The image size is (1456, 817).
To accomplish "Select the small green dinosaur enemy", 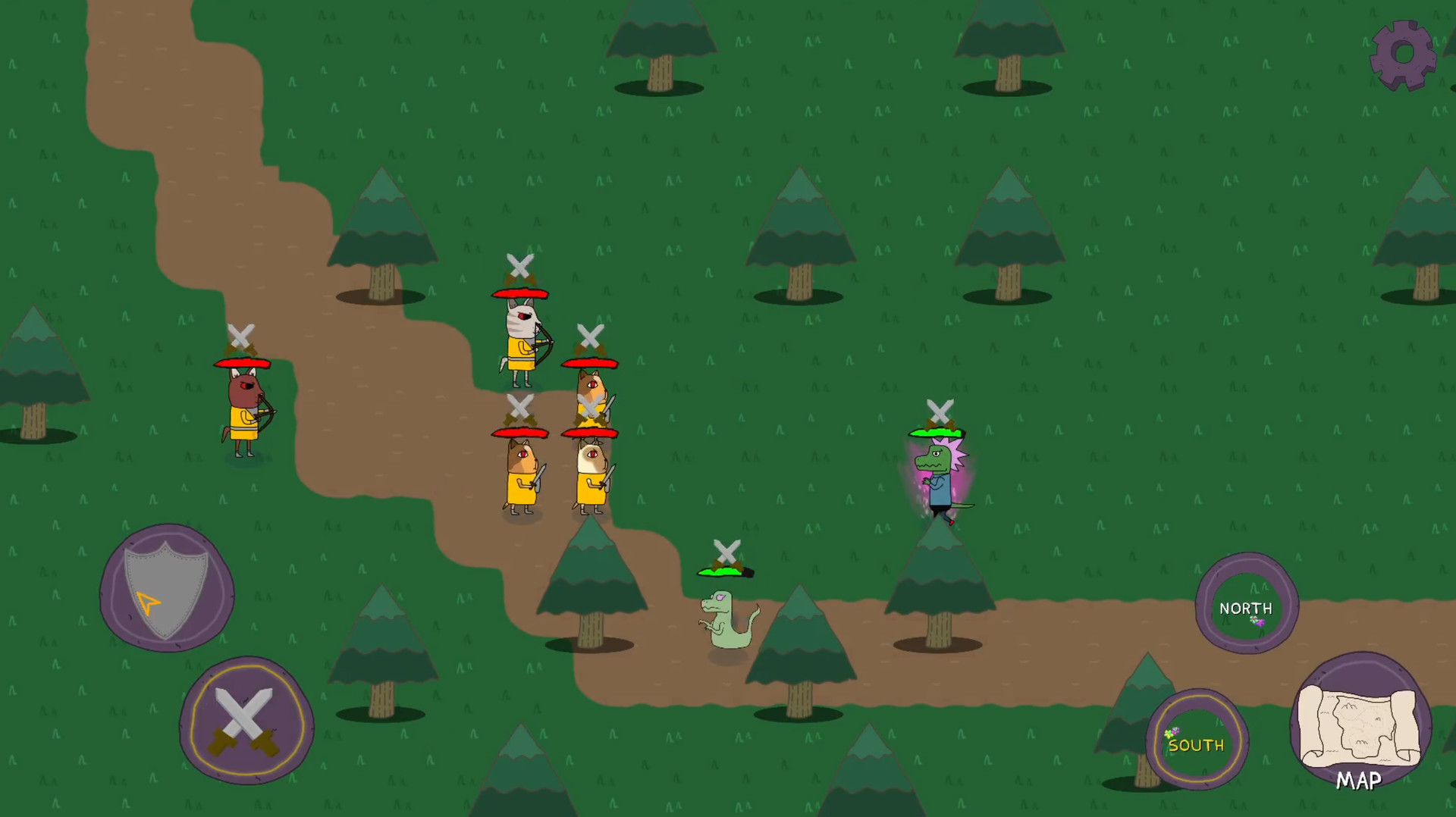I will 728,621.
